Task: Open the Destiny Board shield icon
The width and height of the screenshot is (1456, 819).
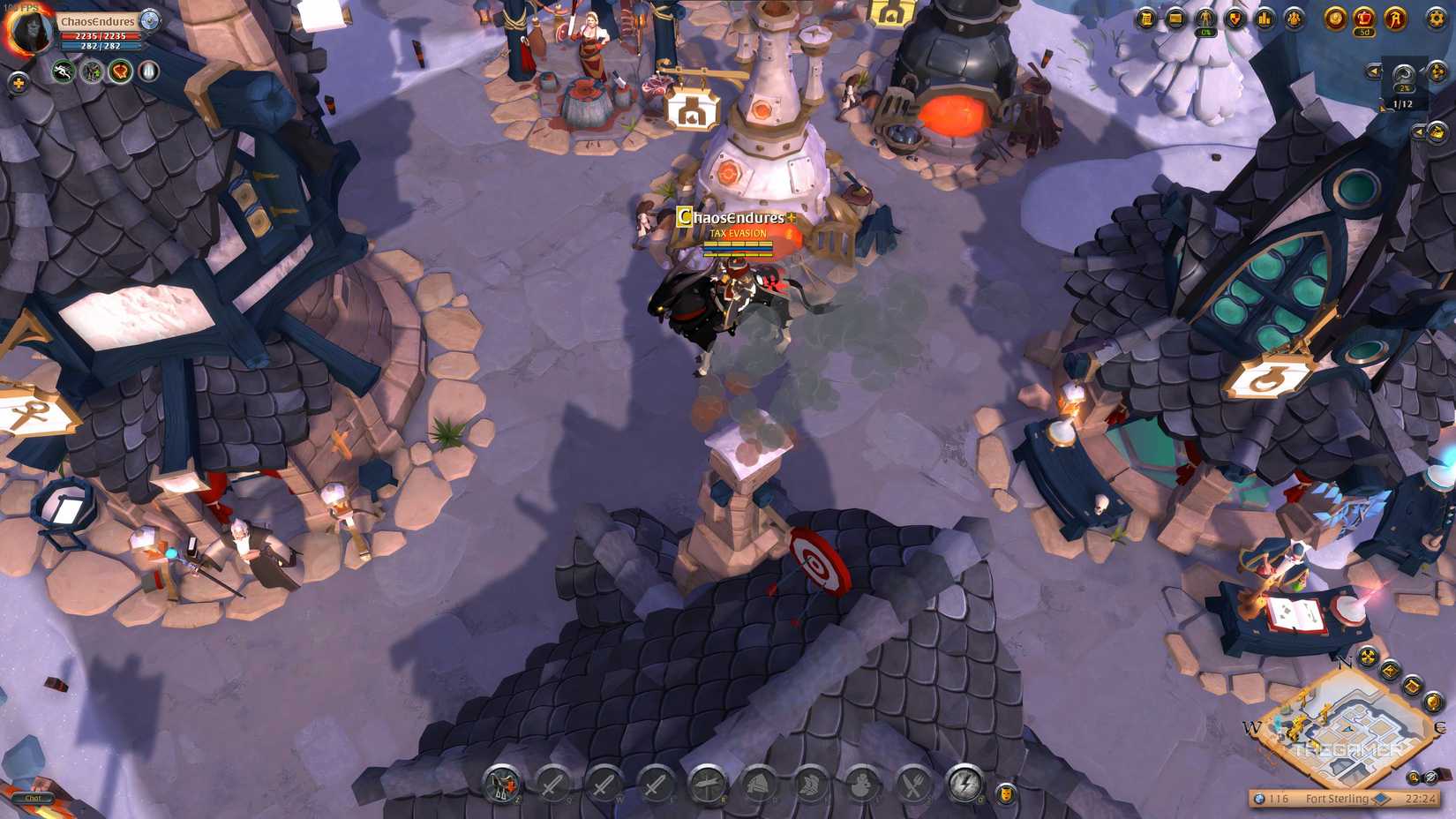Action: tap(1235, 19)
